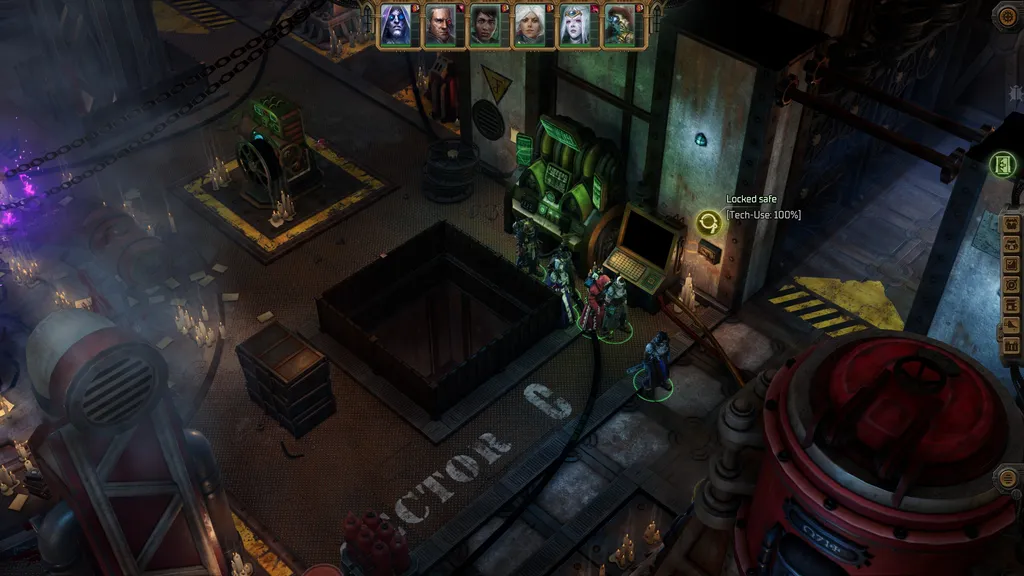Click the cogwheel button below the side menu
This screenshot has height=576, width=1024.
click(1008, 478)
